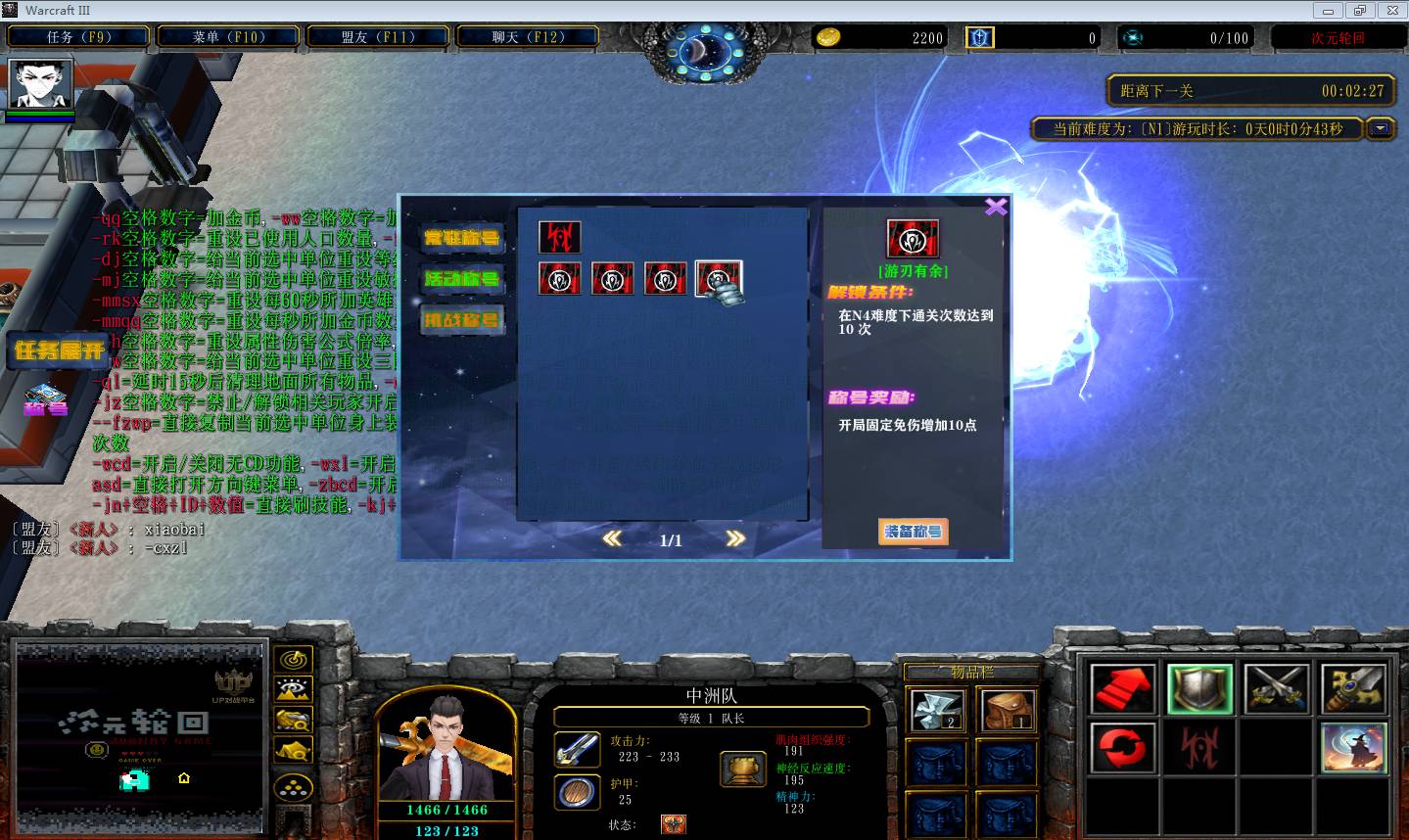The width and height of the screenshot is (1409, 840).
Task: Open the 菜单 (F10) main menu
Action: pos(229,37)
